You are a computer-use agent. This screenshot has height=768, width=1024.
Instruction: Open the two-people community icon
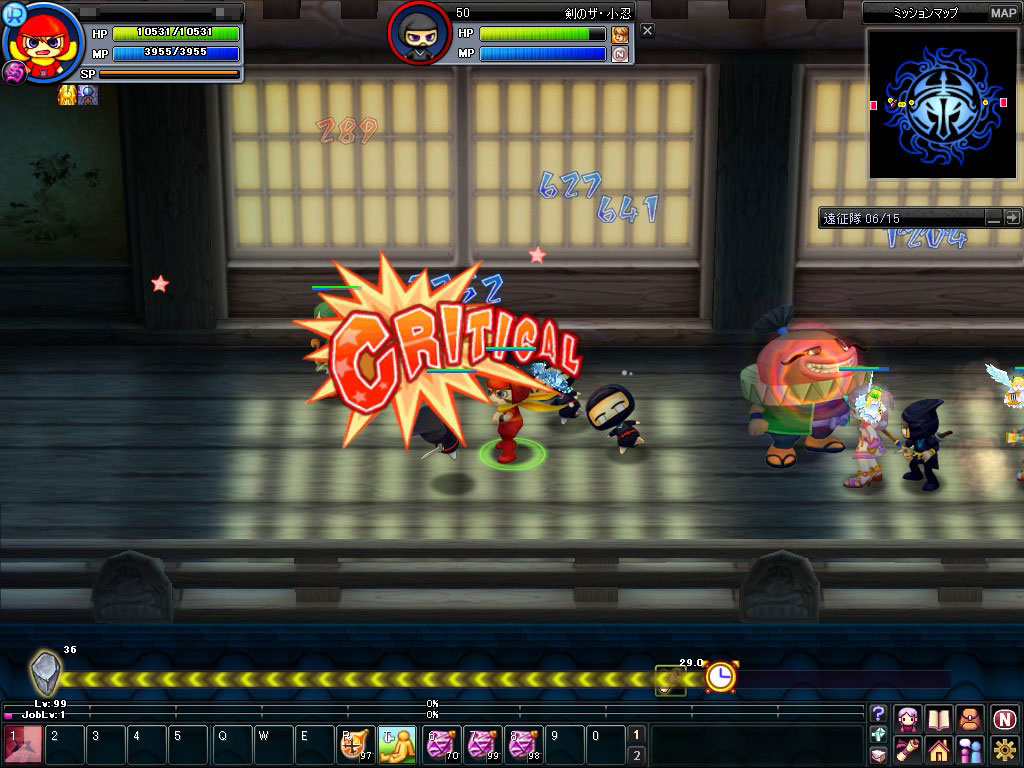pos(970,749)
